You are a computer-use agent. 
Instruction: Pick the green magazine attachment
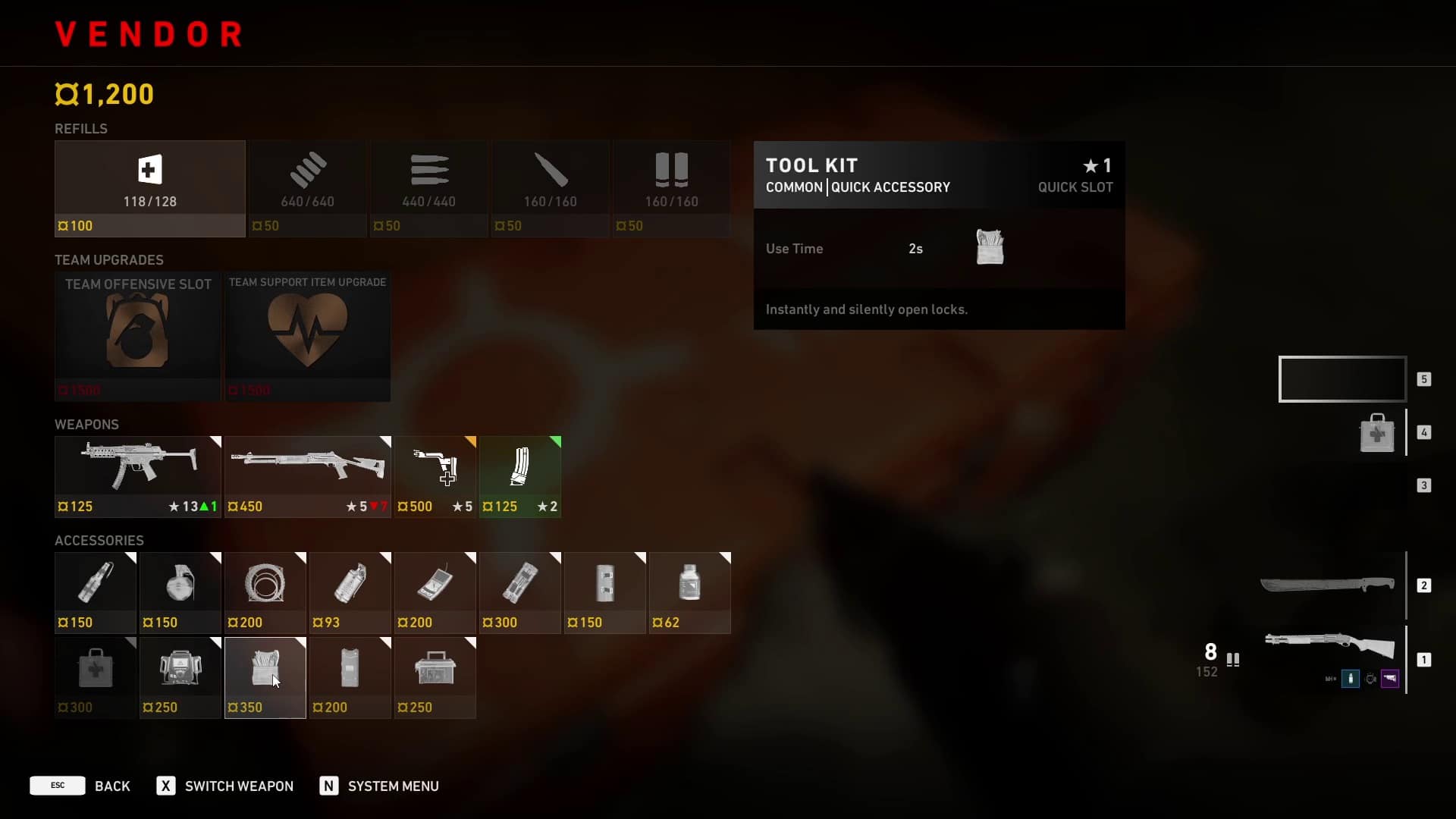[520, 476]
